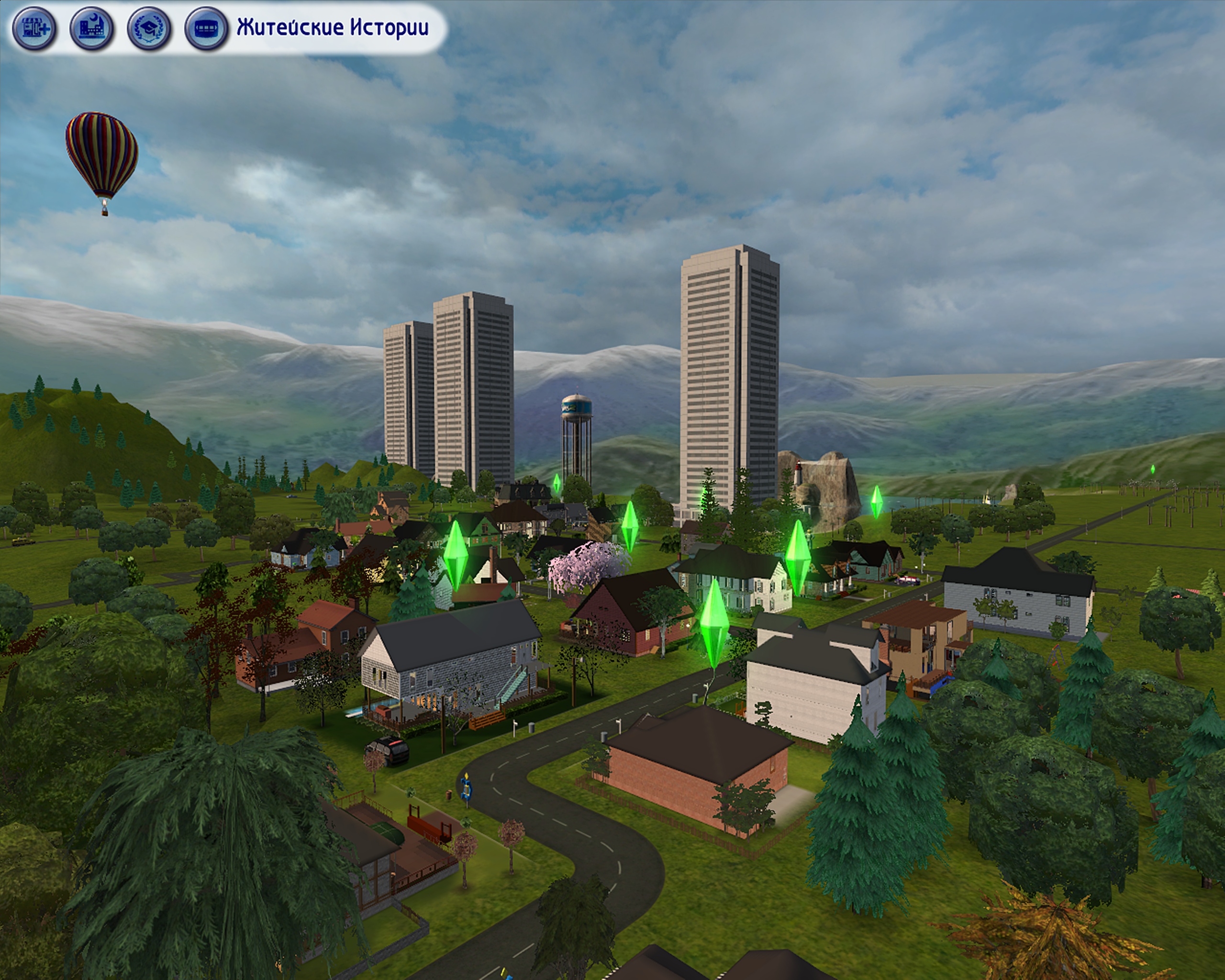Click the neighborhood chooser button

pyautogui.click(x=206, y=28)
